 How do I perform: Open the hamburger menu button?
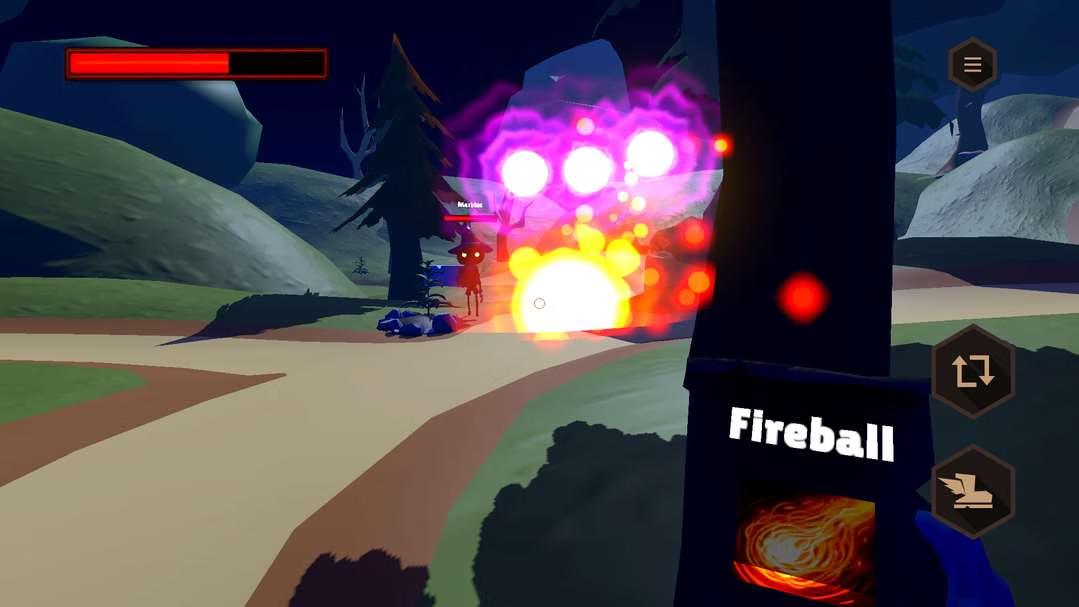coord(972,66)
